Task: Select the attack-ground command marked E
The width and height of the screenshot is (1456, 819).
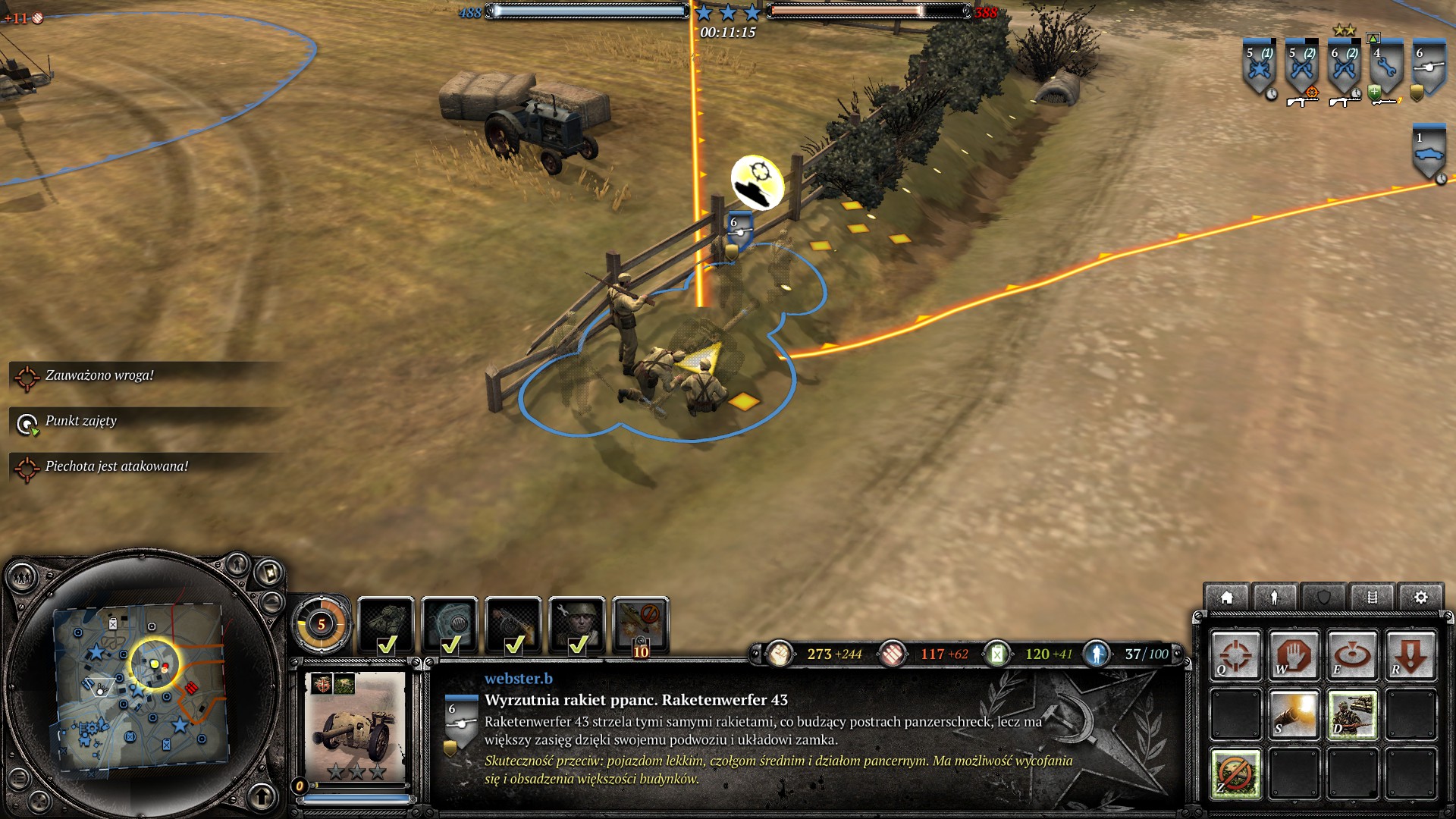Action: coord(1351,654)
